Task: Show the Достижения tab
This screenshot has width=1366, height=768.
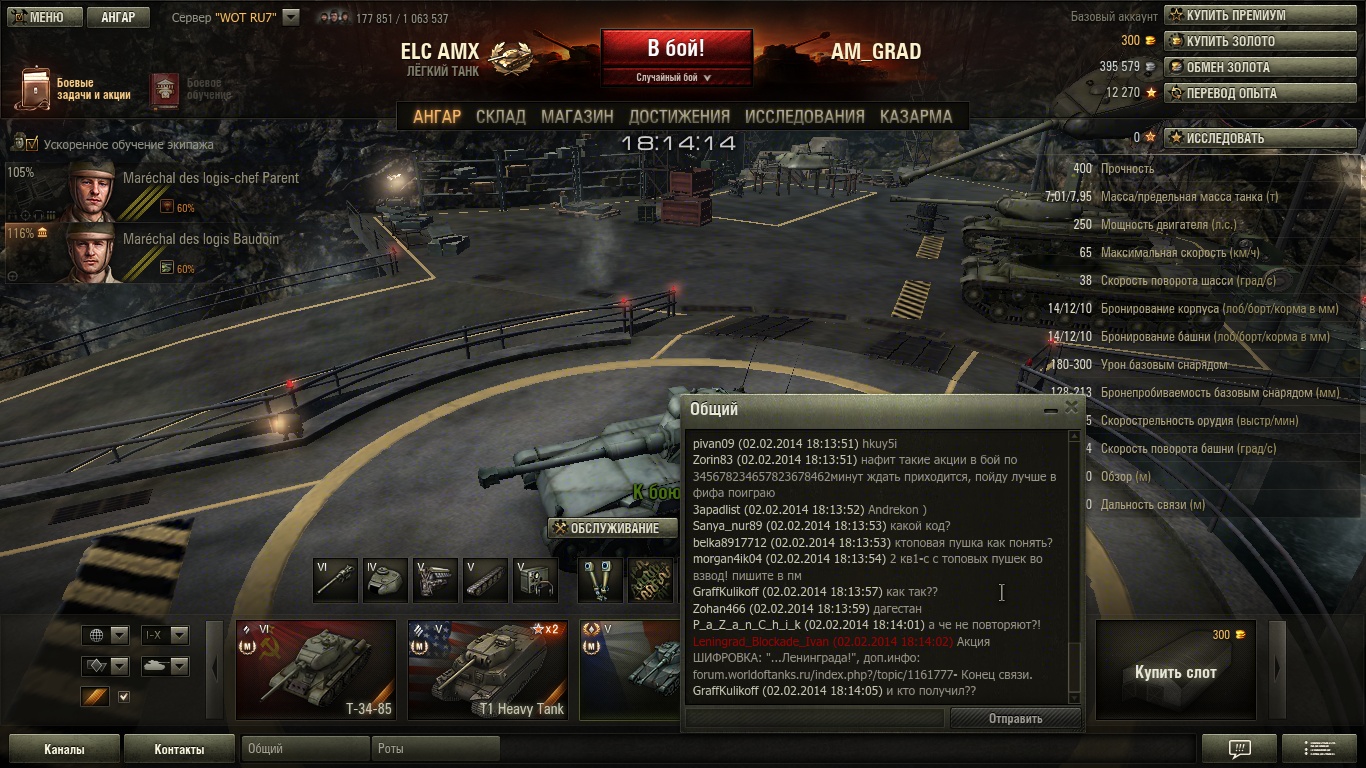Action: tap(679, 116)
